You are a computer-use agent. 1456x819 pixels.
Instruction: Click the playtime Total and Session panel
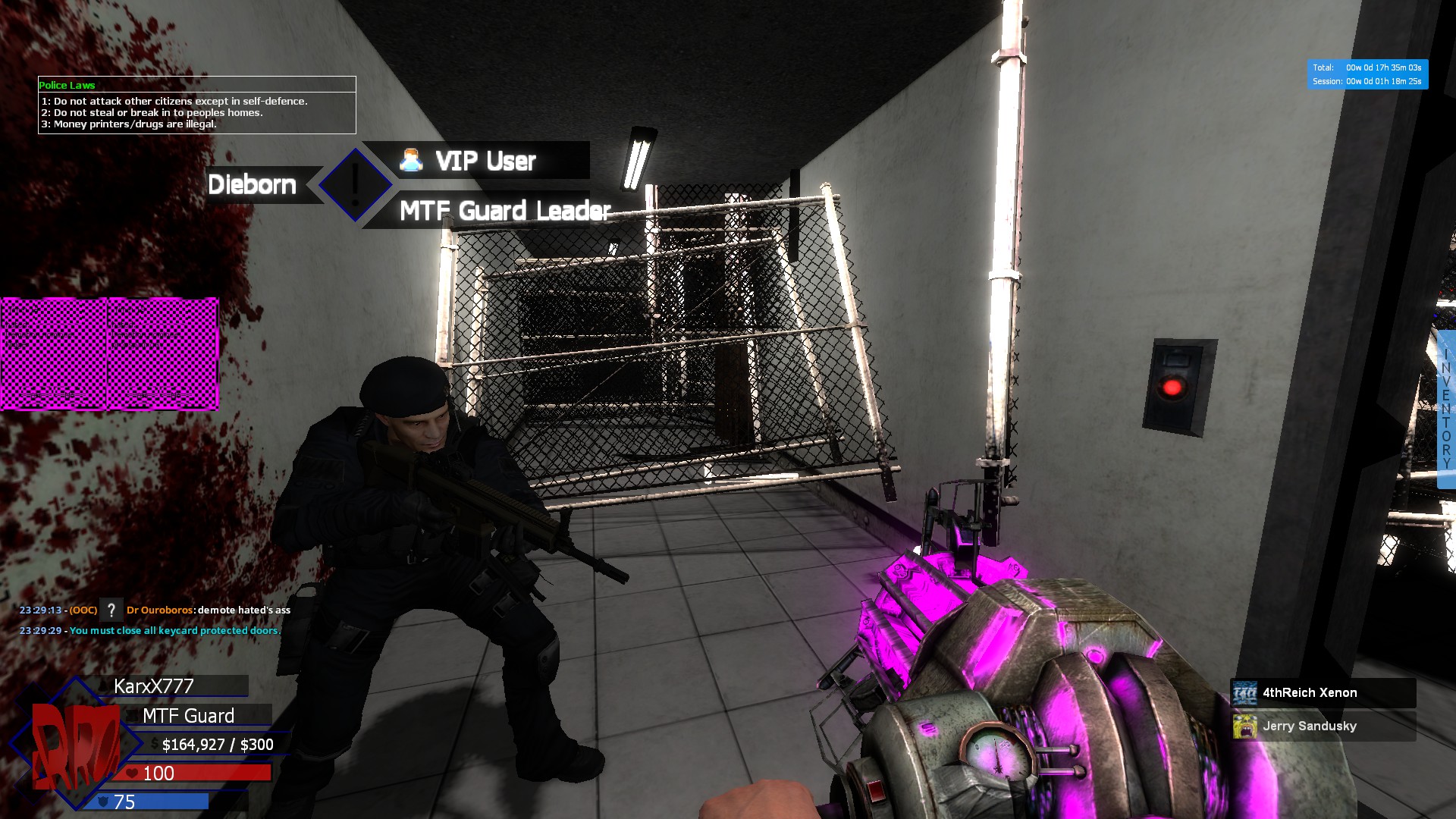click(x=1367, y=74)
